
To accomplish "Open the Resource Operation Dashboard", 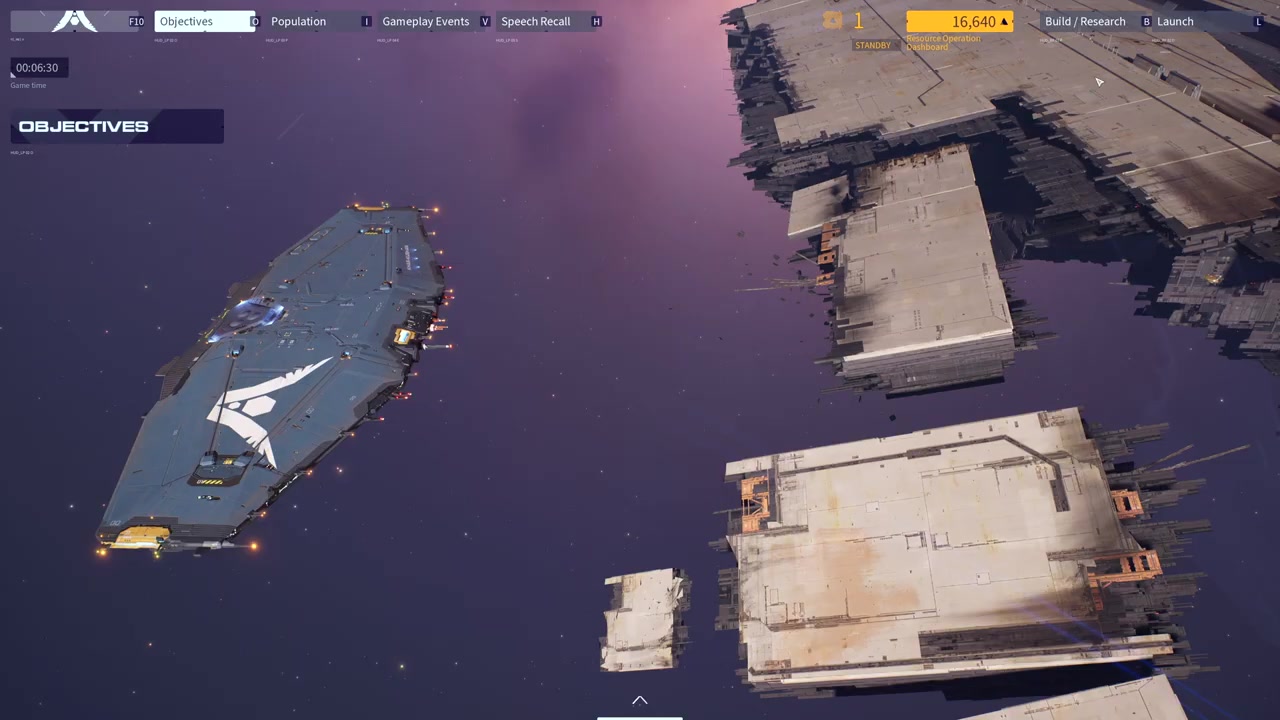I will click(958, 22).
